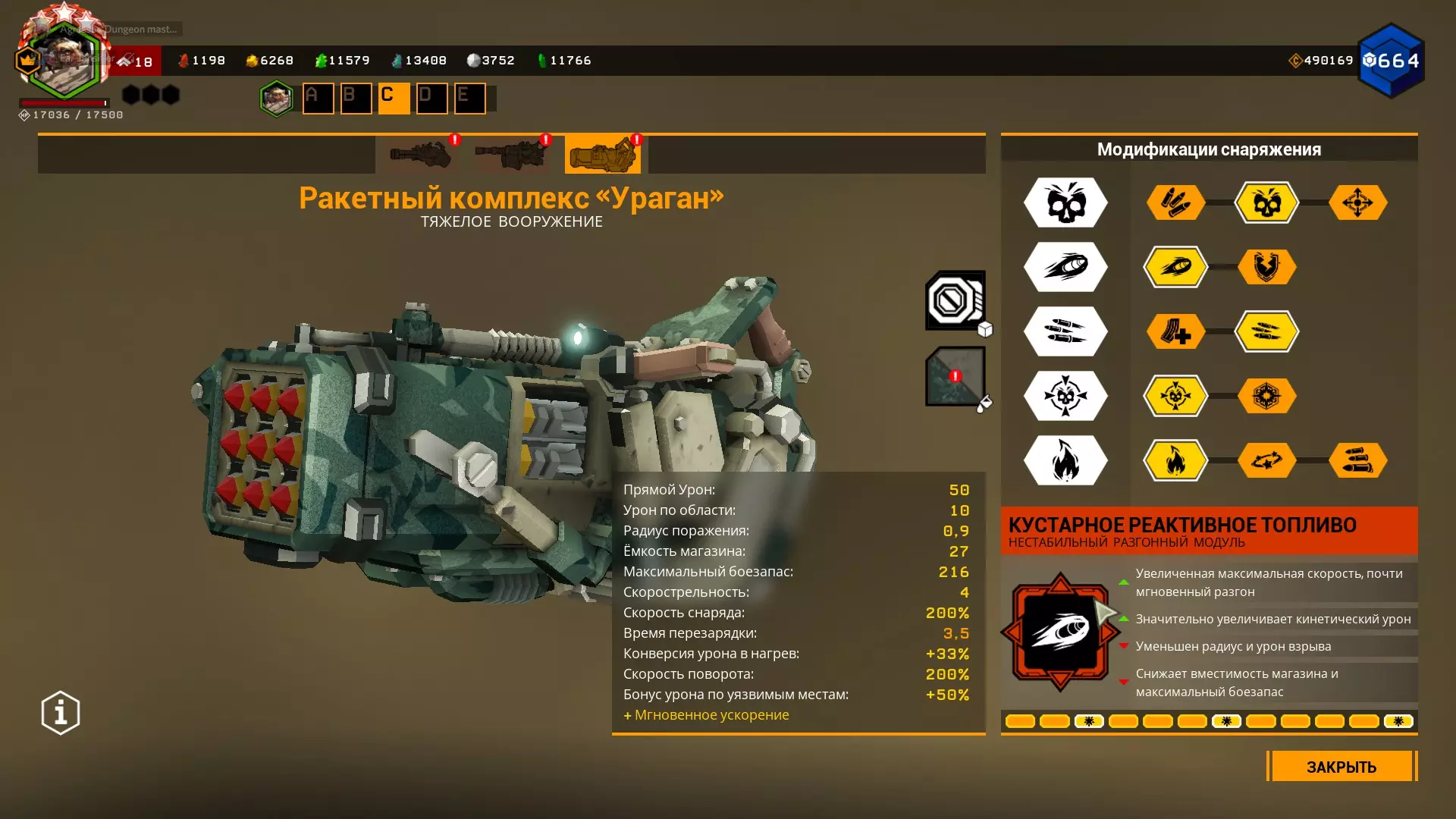Select the highlighted orange weapon thumbnail
This screenshot has width=1456, height=819.
pyautogui.click(x=602, y=155)
